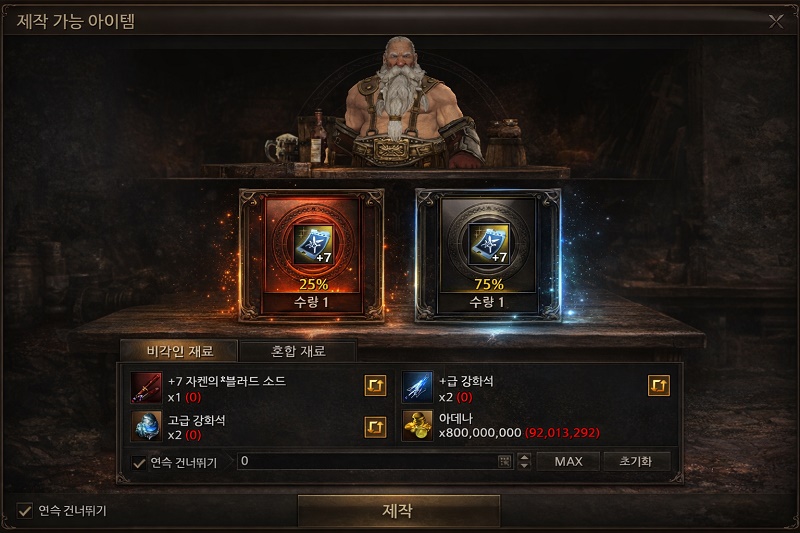Set quantity with the MAX button

(x=568, y=462)
